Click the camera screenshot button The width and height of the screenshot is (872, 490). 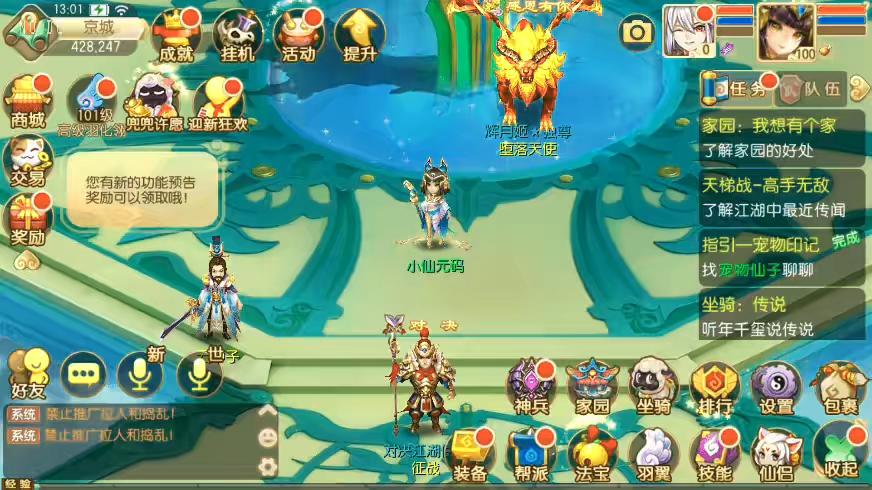click(x=636, y=34)
